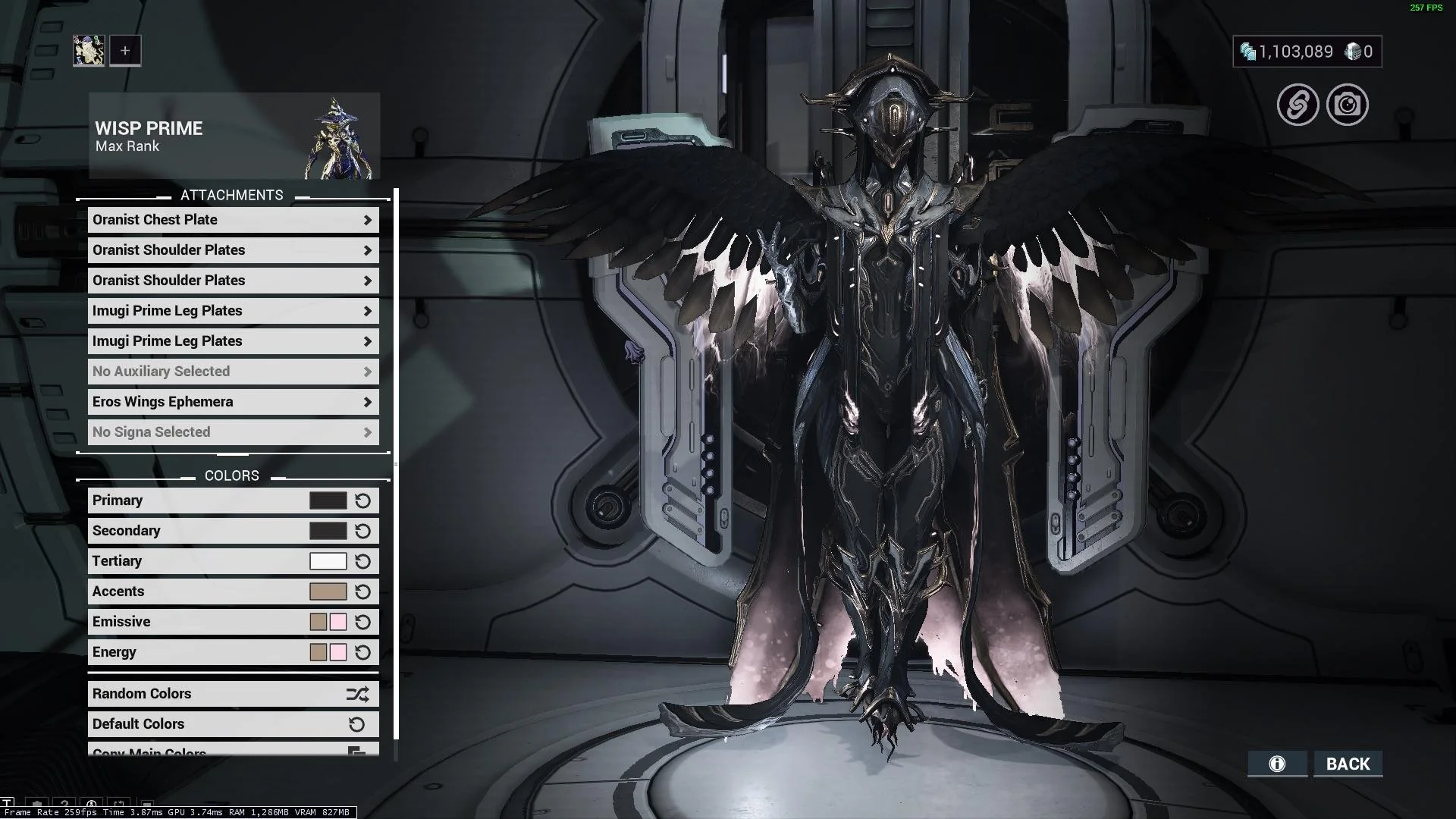Pick the Primary color swatch
This screenshot has width=1456, height=819.
coord(328,500)
